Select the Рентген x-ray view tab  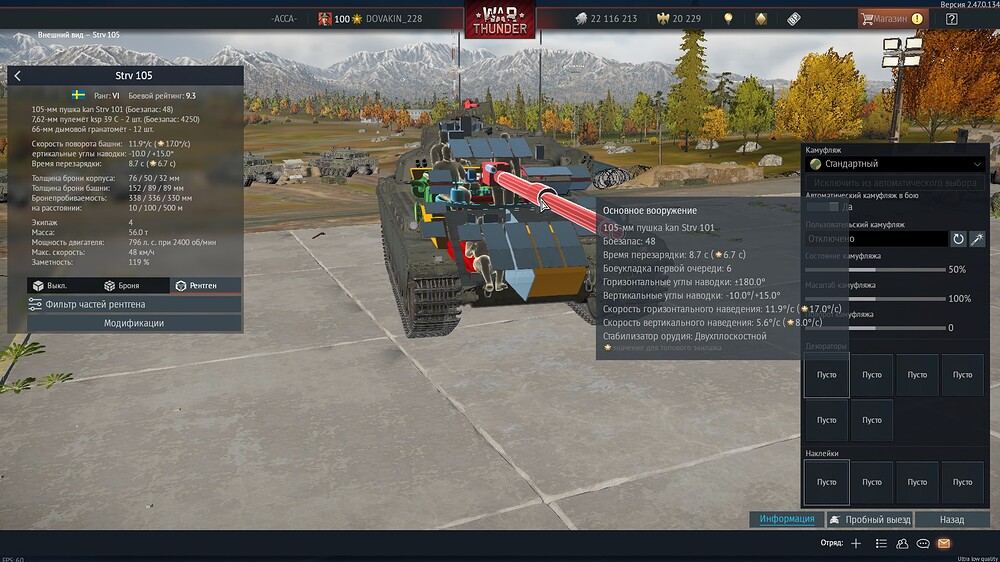(196, 286)
